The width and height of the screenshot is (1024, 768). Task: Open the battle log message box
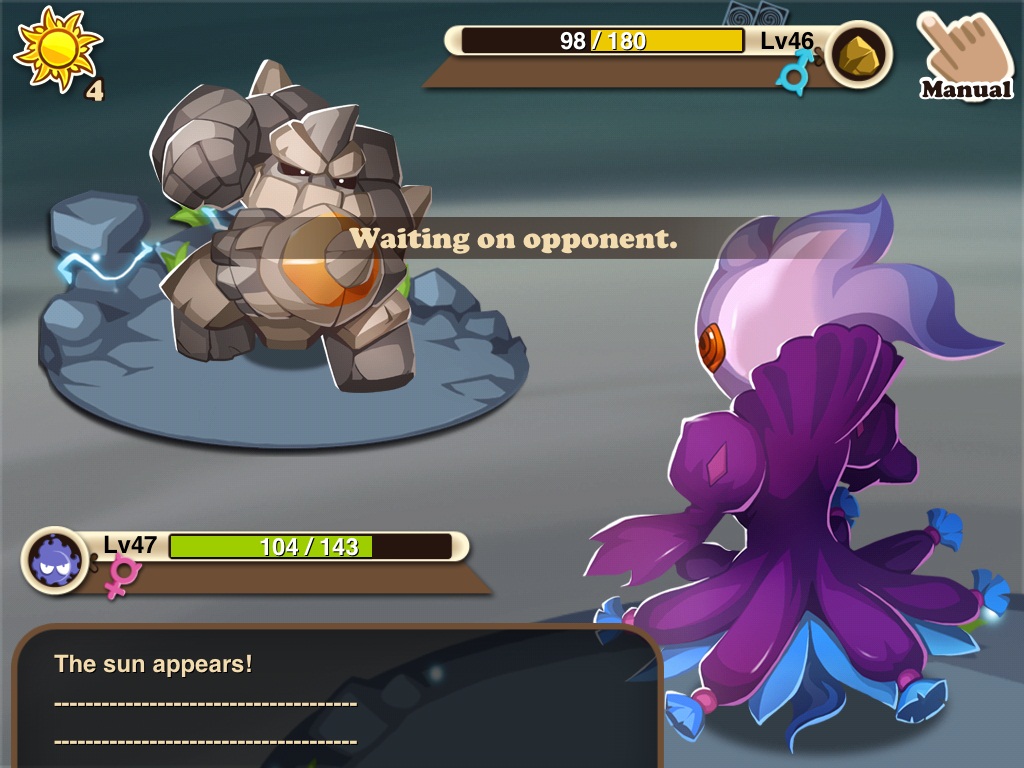tap(335, 700)
